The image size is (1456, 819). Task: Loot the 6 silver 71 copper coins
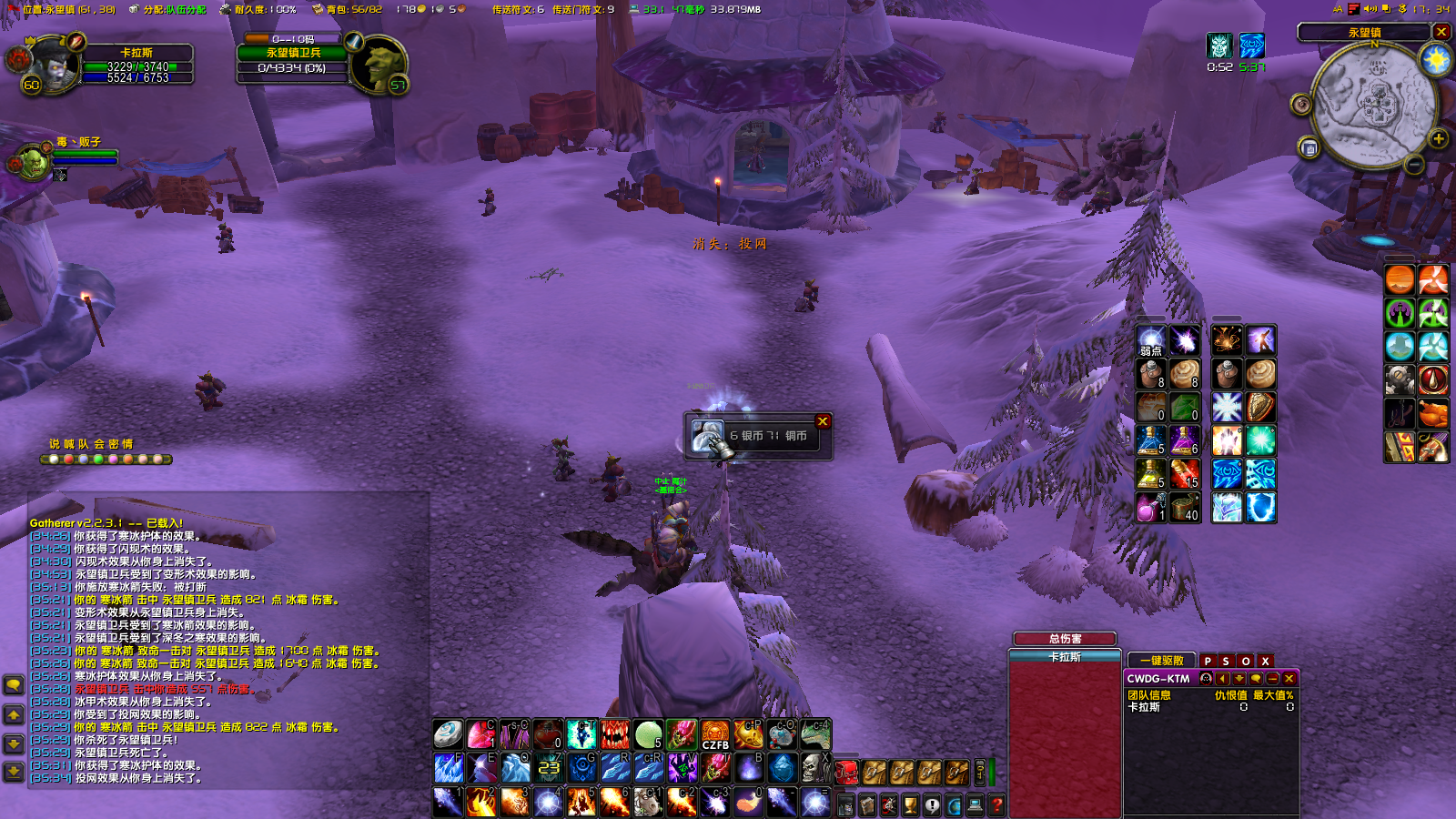(x=707, y=437)
